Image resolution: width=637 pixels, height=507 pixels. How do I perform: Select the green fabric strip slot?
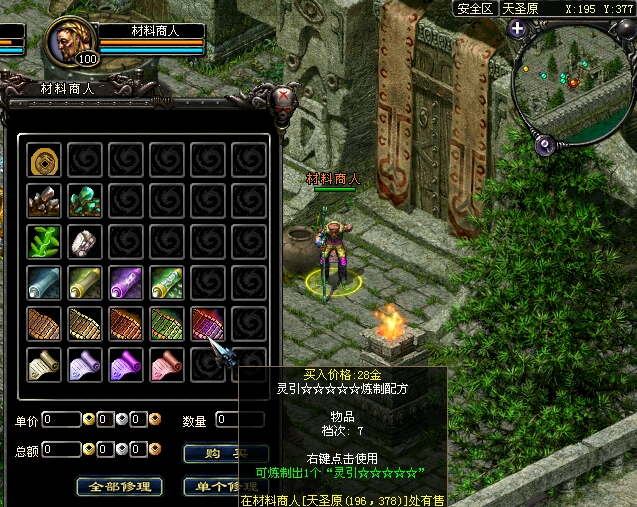pyautogui.click(x=167, y=324)
